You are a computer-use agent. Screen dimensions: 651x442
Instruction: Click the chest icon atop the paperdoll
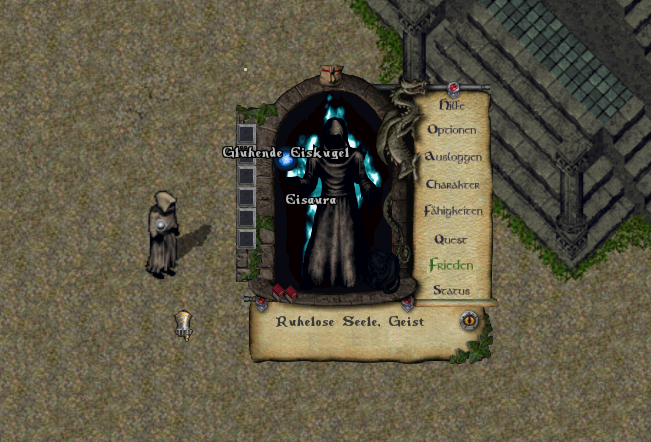(332, 75)
